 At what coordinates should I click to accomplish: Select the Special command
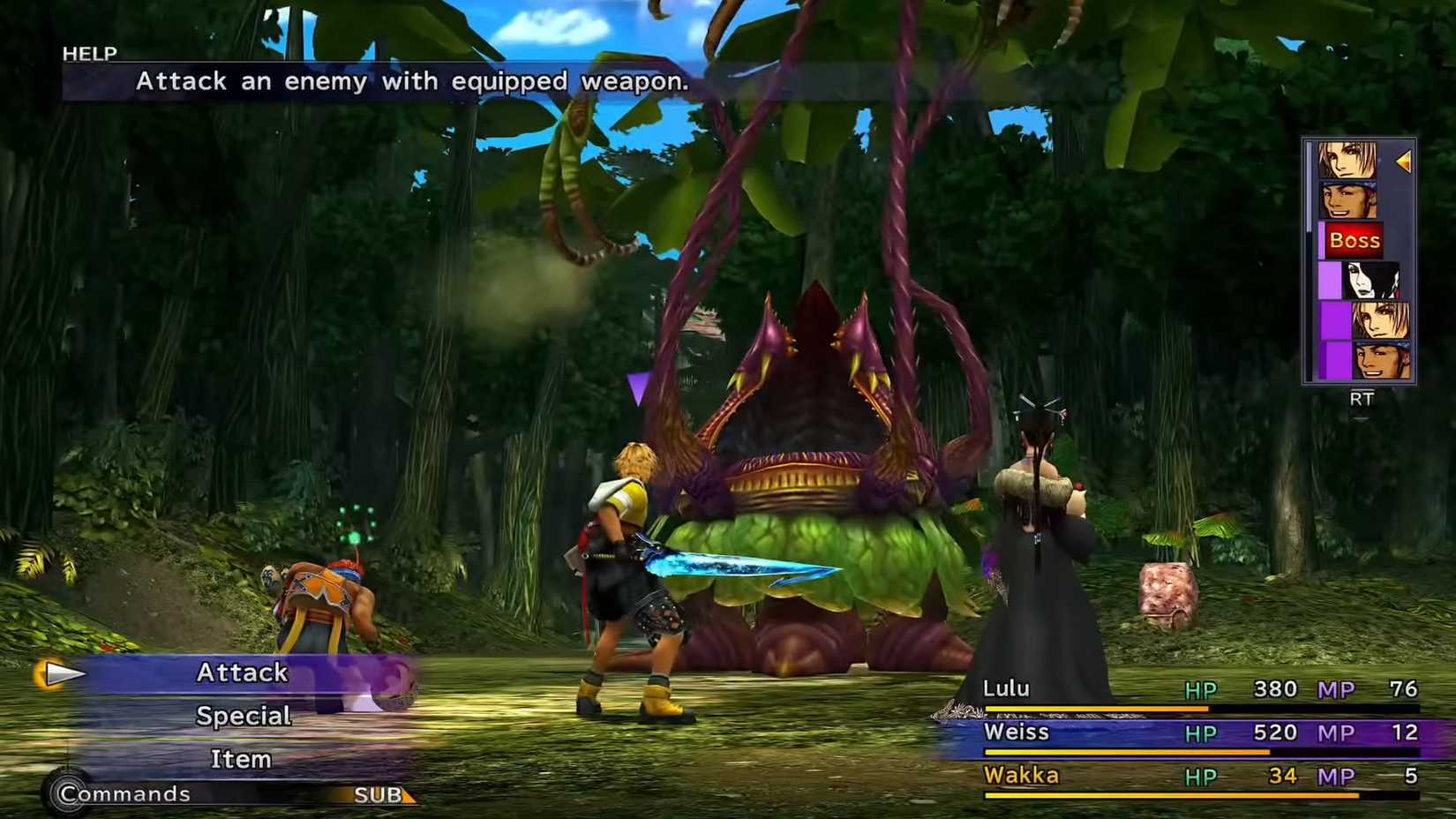point(244,716)
